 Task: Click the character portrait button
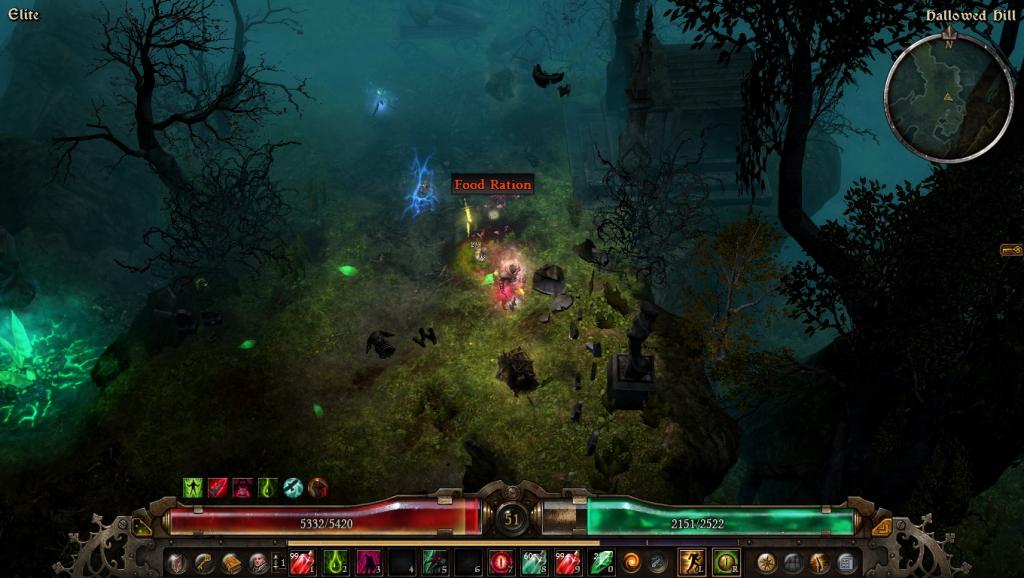point(257,562)
